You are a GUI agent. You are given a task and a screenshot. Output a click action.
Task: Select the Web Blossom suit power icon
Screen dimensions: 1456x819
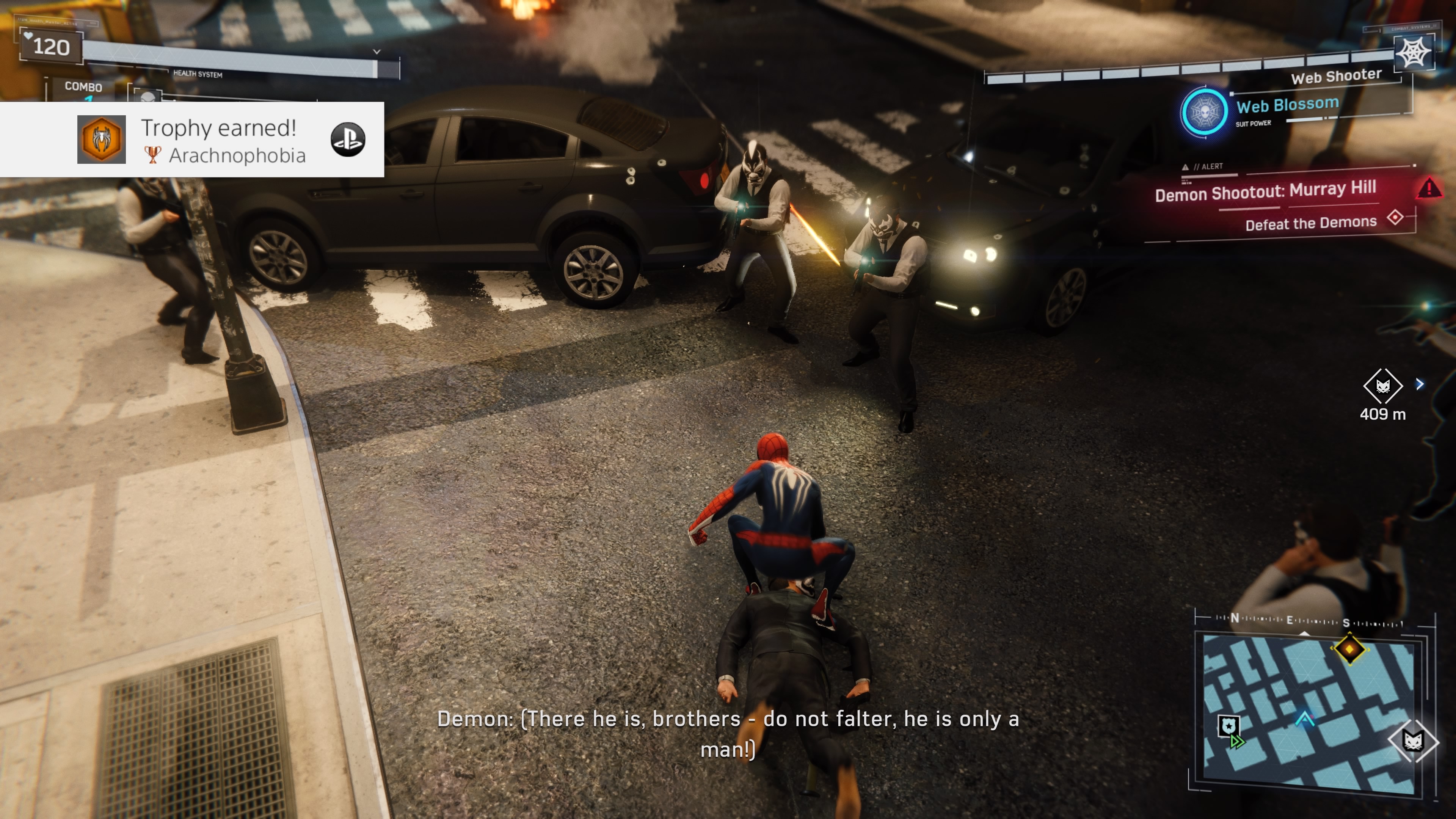[1204, 112]
